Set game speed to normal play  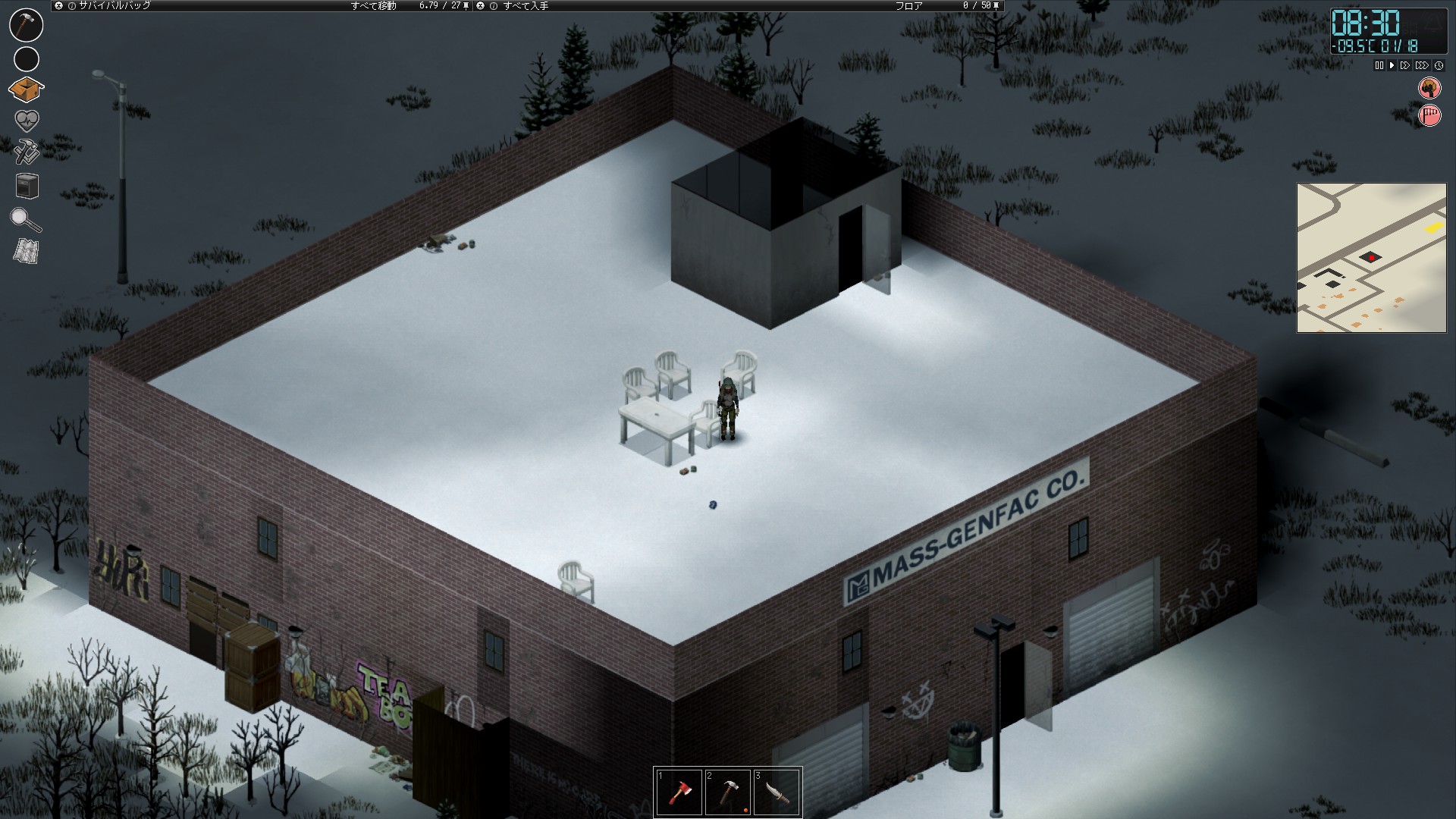tap(1392, 66)
